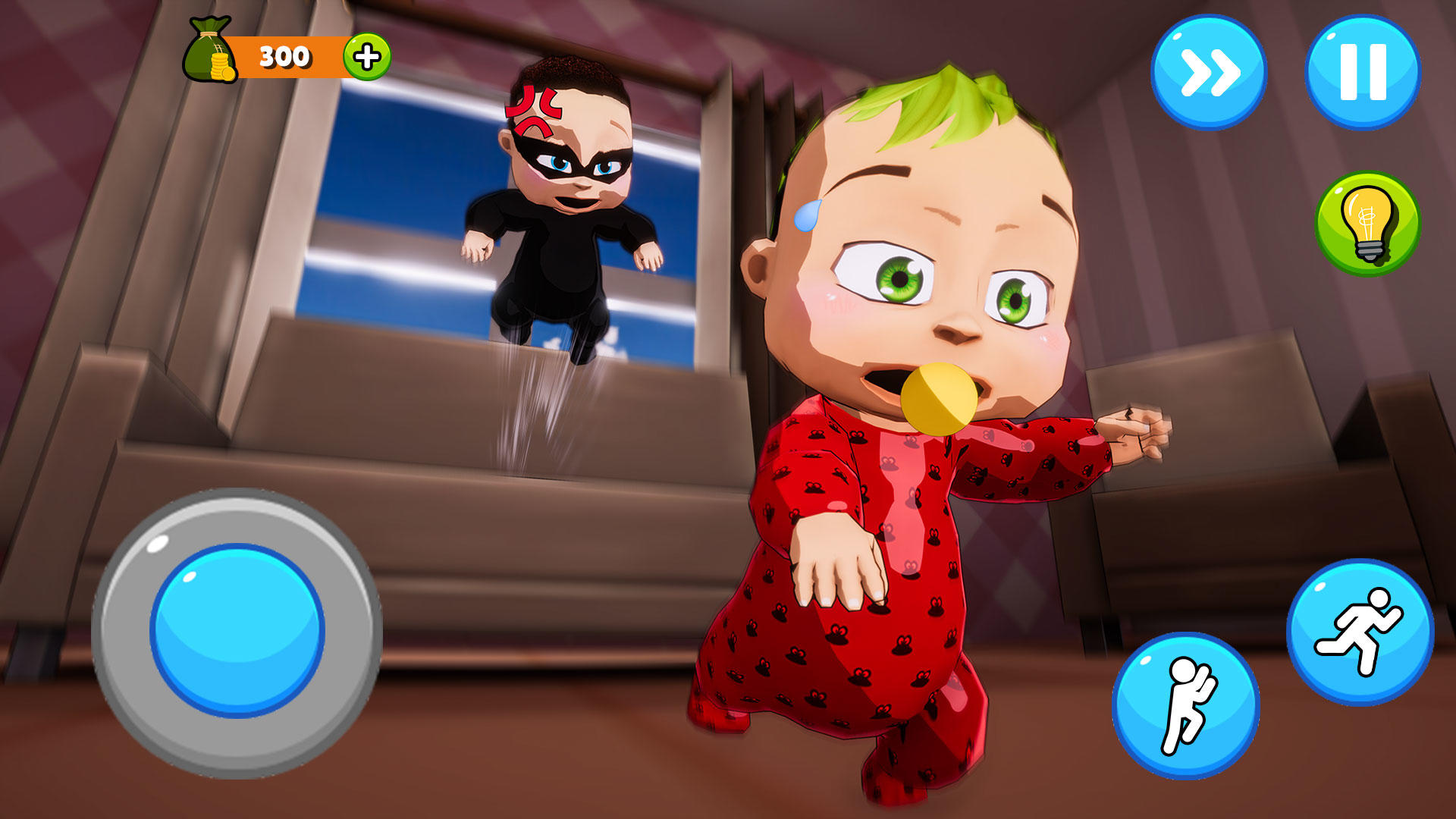This screenshot has width=1456, height=819.
Task: Tap the orange currency bar
Action: pos(288,55)
